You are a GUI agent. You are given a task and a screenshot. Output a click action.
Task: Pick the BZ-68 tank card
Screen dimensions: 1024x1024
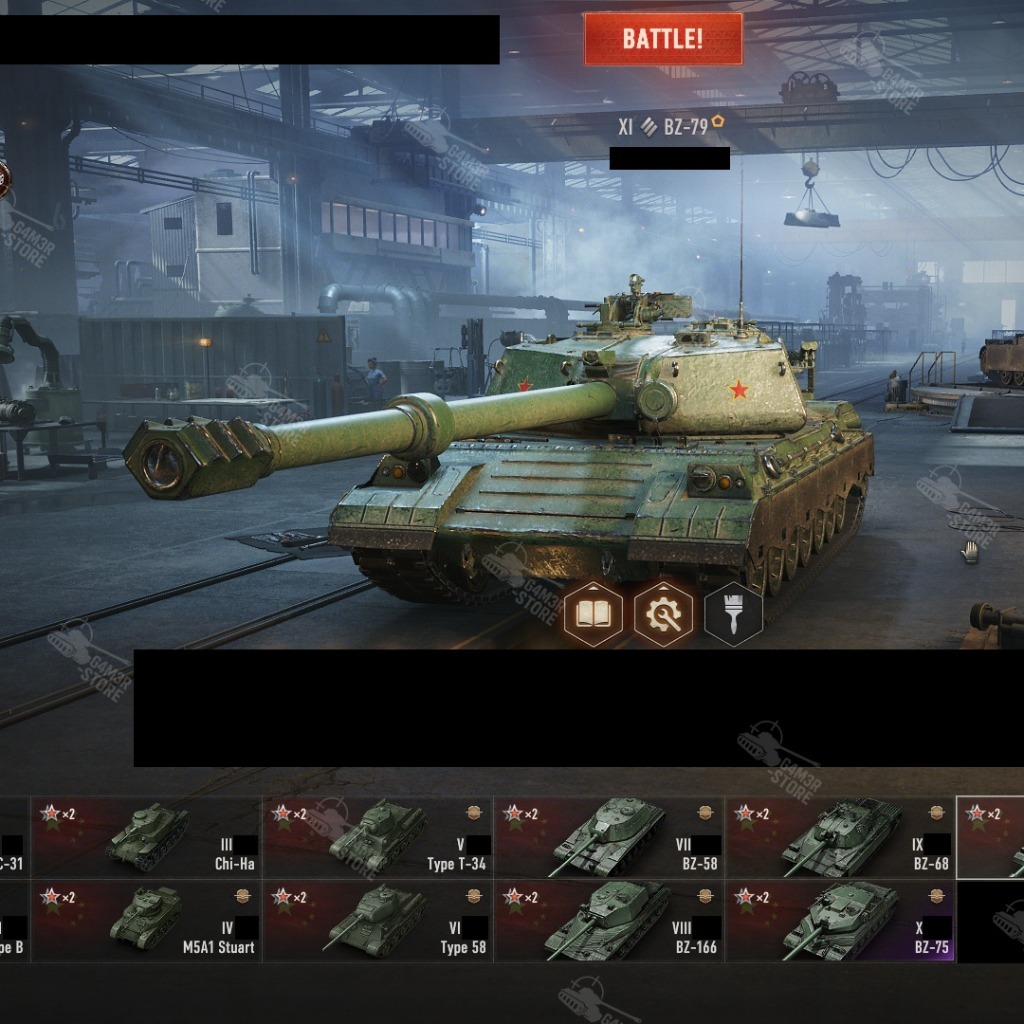pyautogui.click(x=840, y=837)
